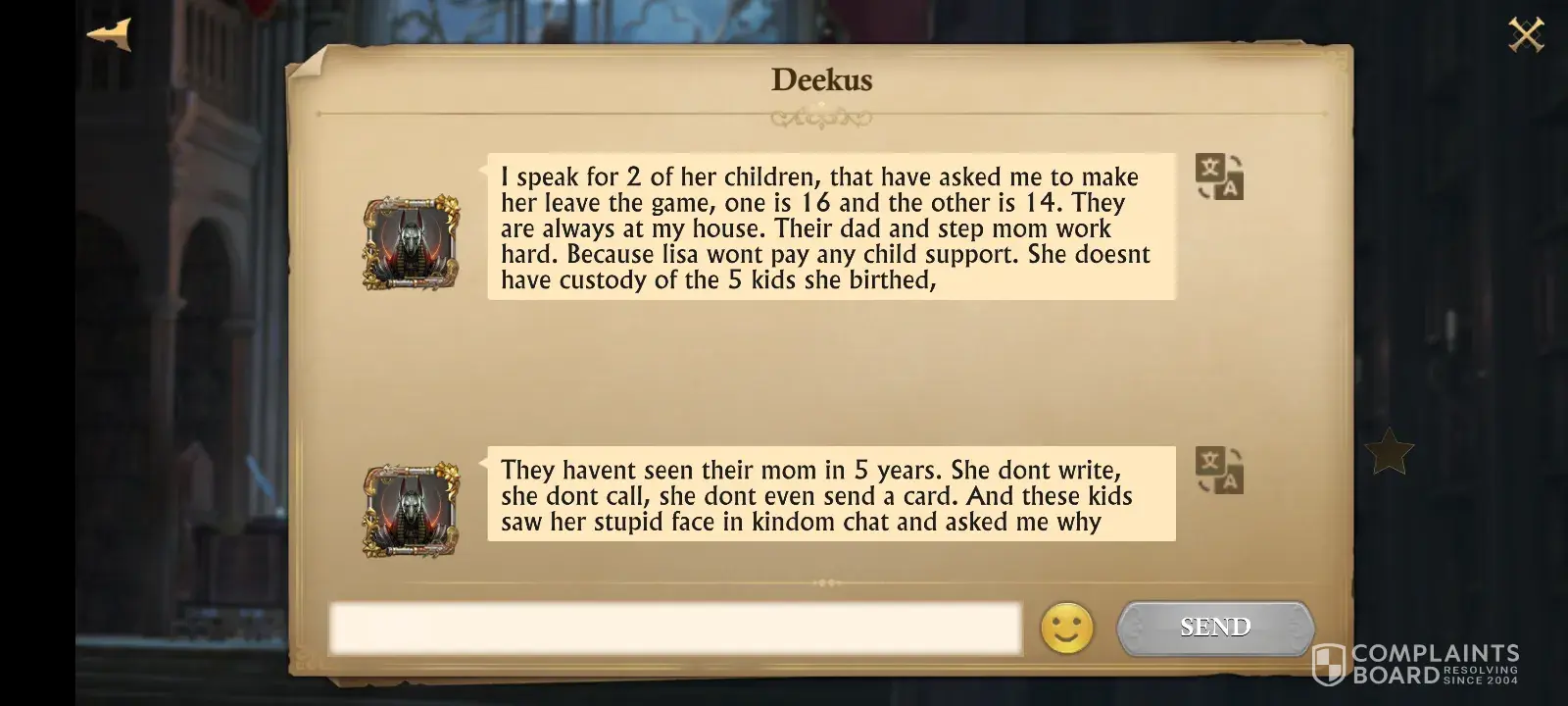Go back with the arrow button

point(109,34)
